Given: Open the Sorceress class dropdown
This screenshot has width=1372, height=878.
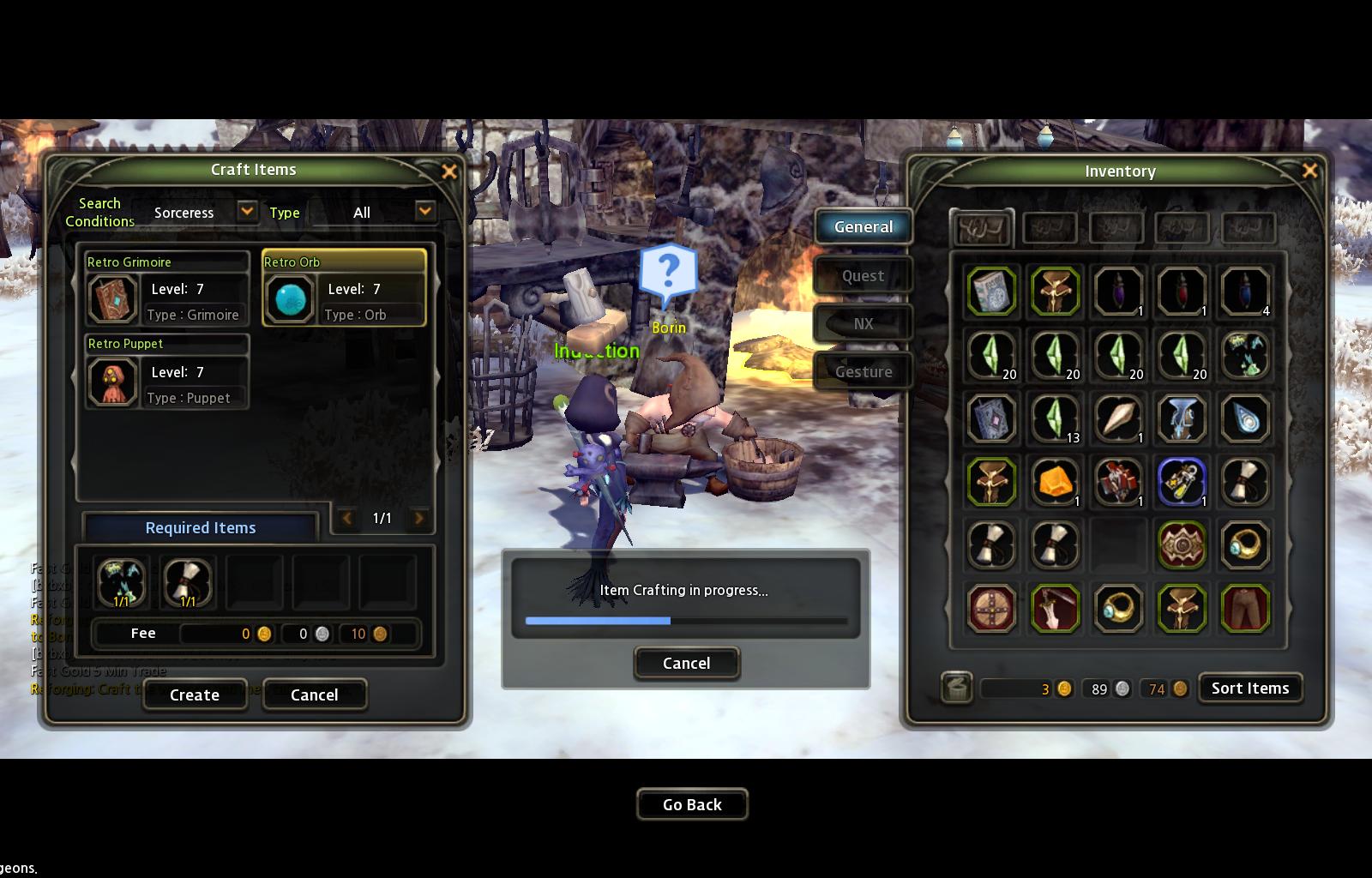Looking at the screenshot, I should tap(247, 211).
